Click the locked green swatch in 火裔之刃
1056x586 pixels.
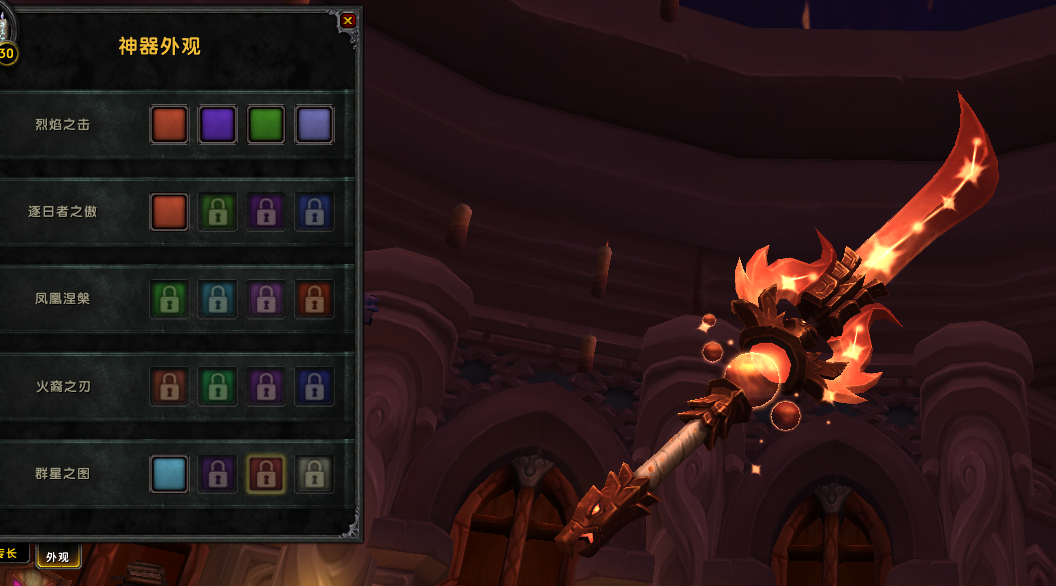pyautogui.click(x=218, y=386)
